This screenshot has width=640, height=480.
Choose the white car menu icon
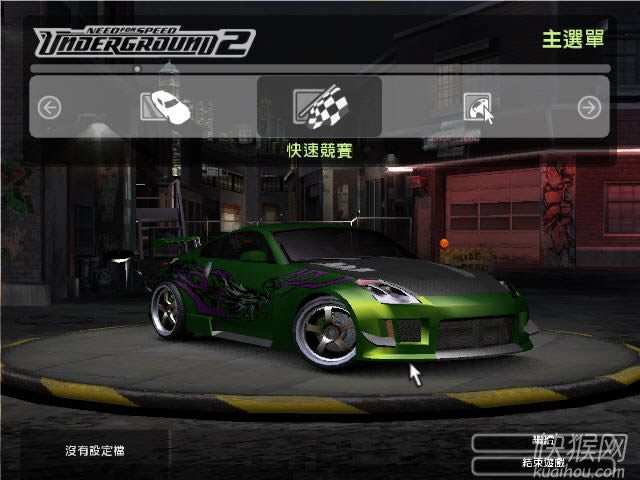[x=165, y=106]
